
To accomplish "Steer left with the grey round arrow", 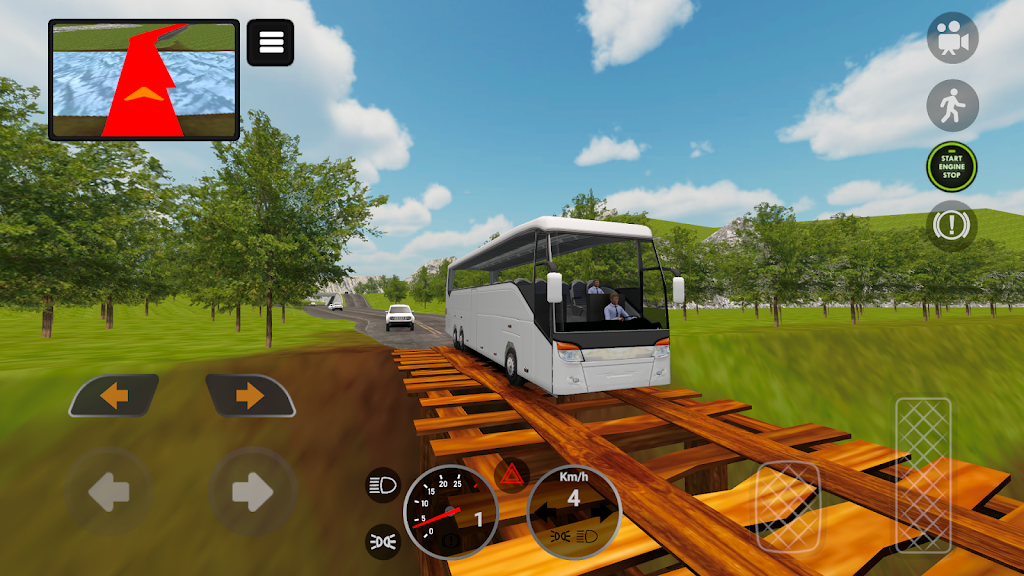I will (x=109, y=491).
